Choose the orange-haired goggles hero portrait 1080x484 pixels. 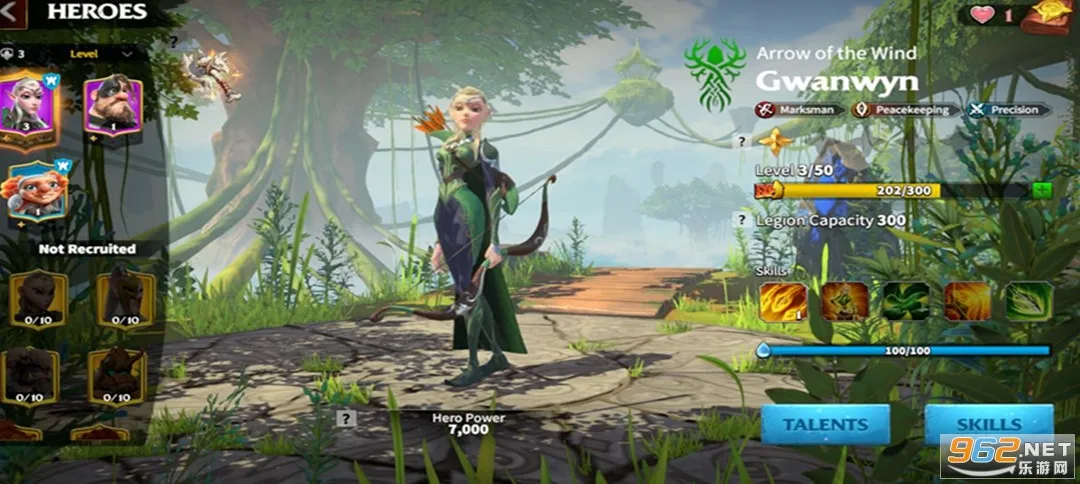click(35, 190)
